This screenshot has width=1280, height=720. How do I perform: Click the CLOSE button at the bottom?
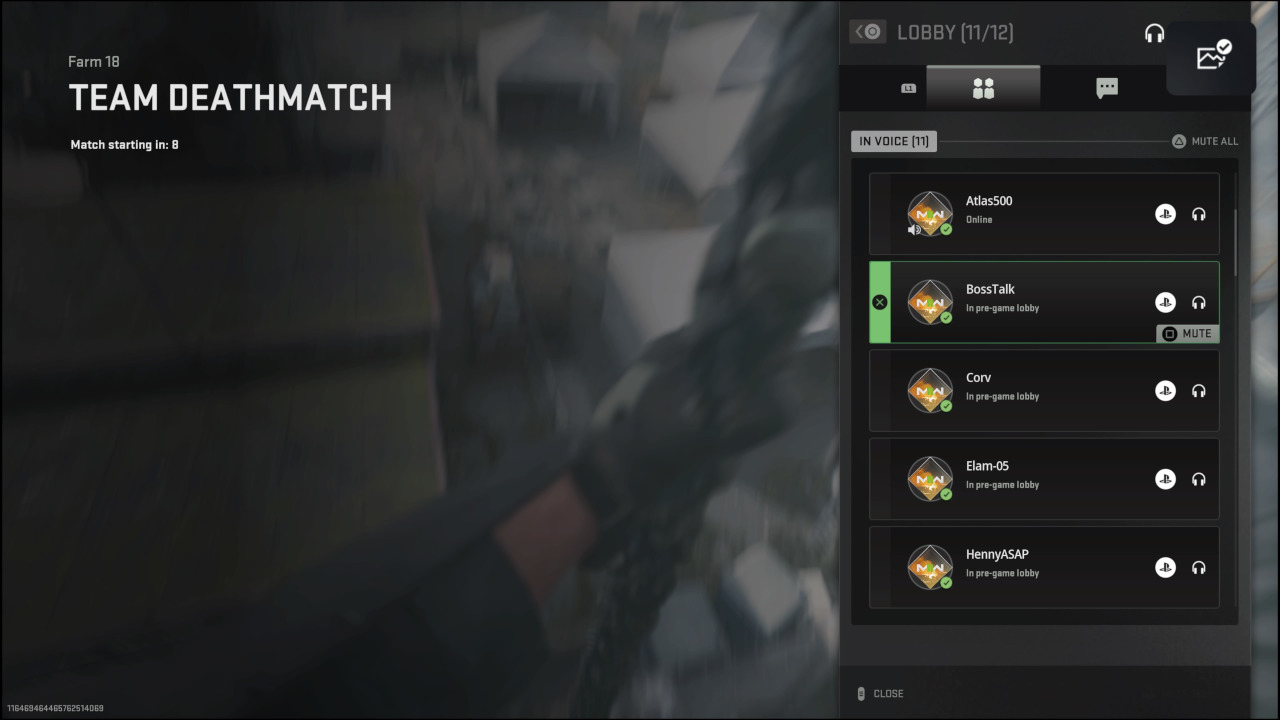point(888,693)
